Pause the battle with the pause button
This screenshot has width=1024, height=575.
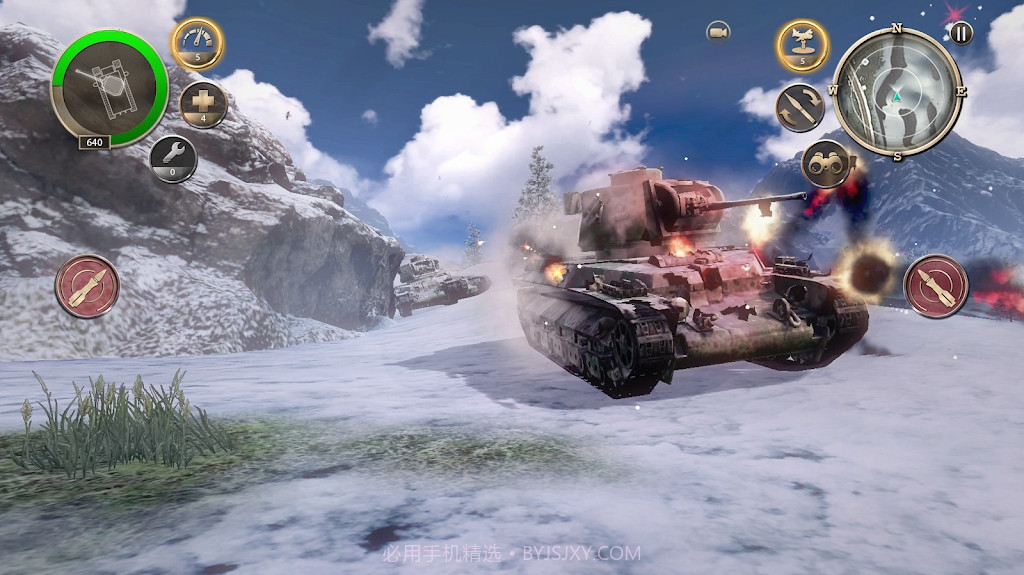[960, 33]
